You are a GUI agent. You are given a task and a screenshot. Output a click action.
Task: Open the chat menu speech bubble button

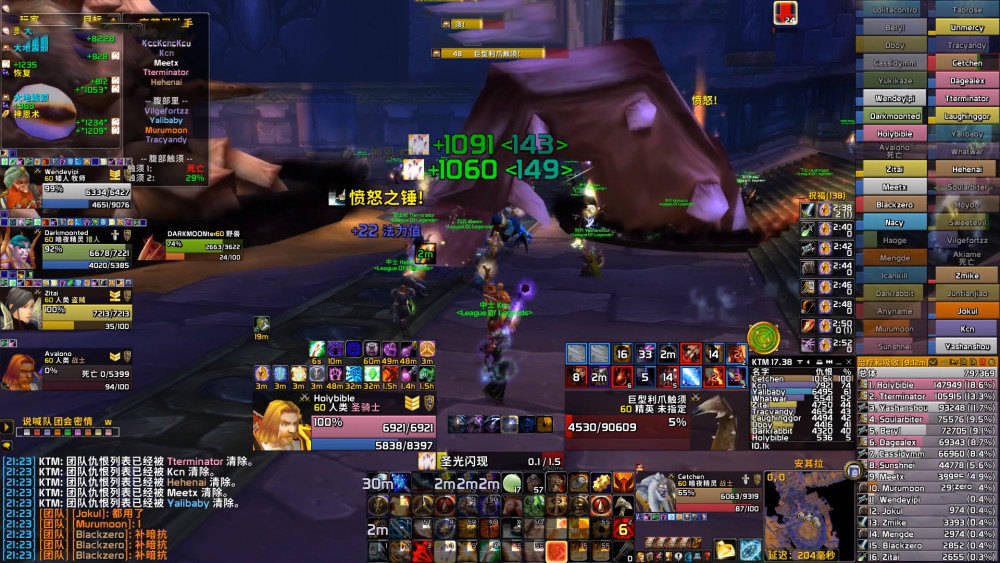click(x=7, y=444)
